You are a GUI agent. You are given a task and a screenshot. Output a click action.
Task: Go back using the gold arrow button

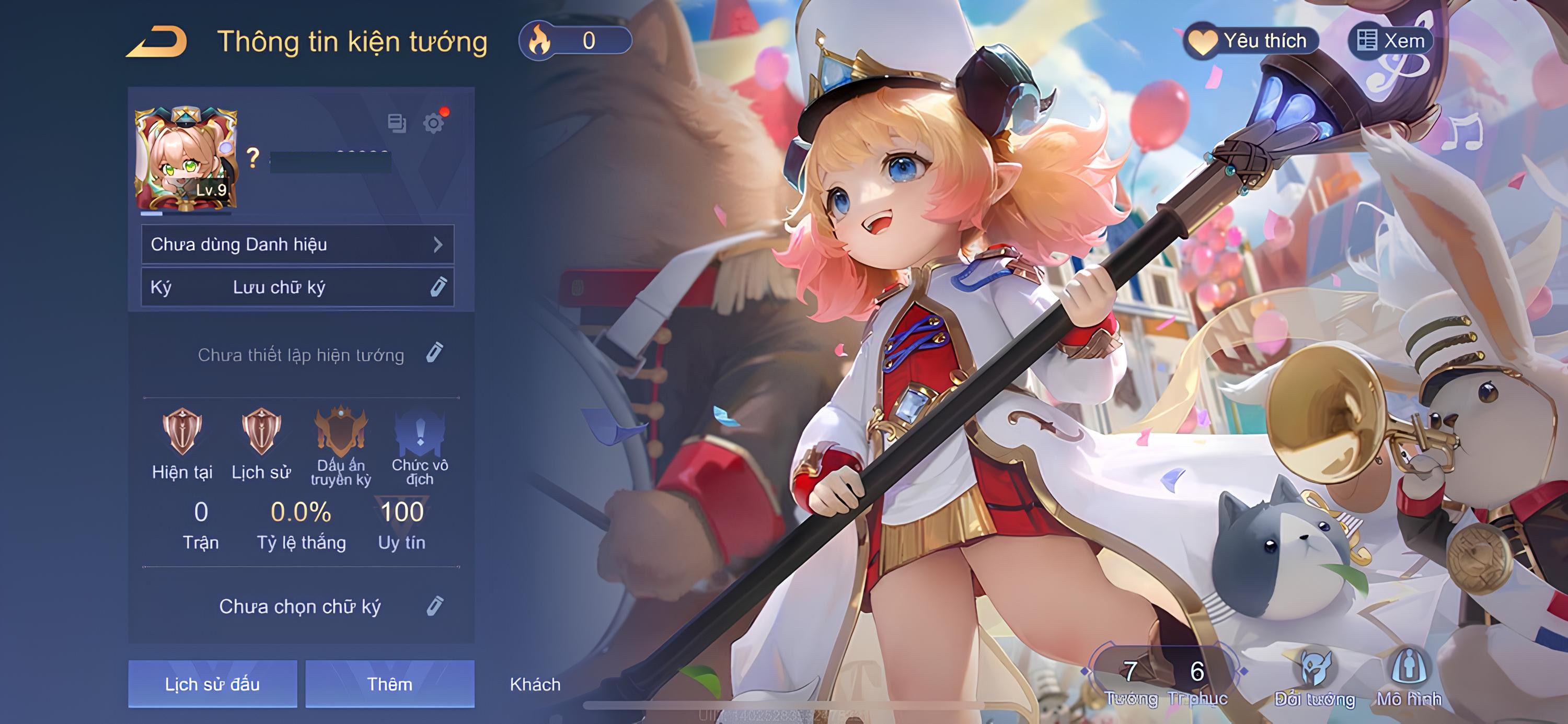click(157, 42)
